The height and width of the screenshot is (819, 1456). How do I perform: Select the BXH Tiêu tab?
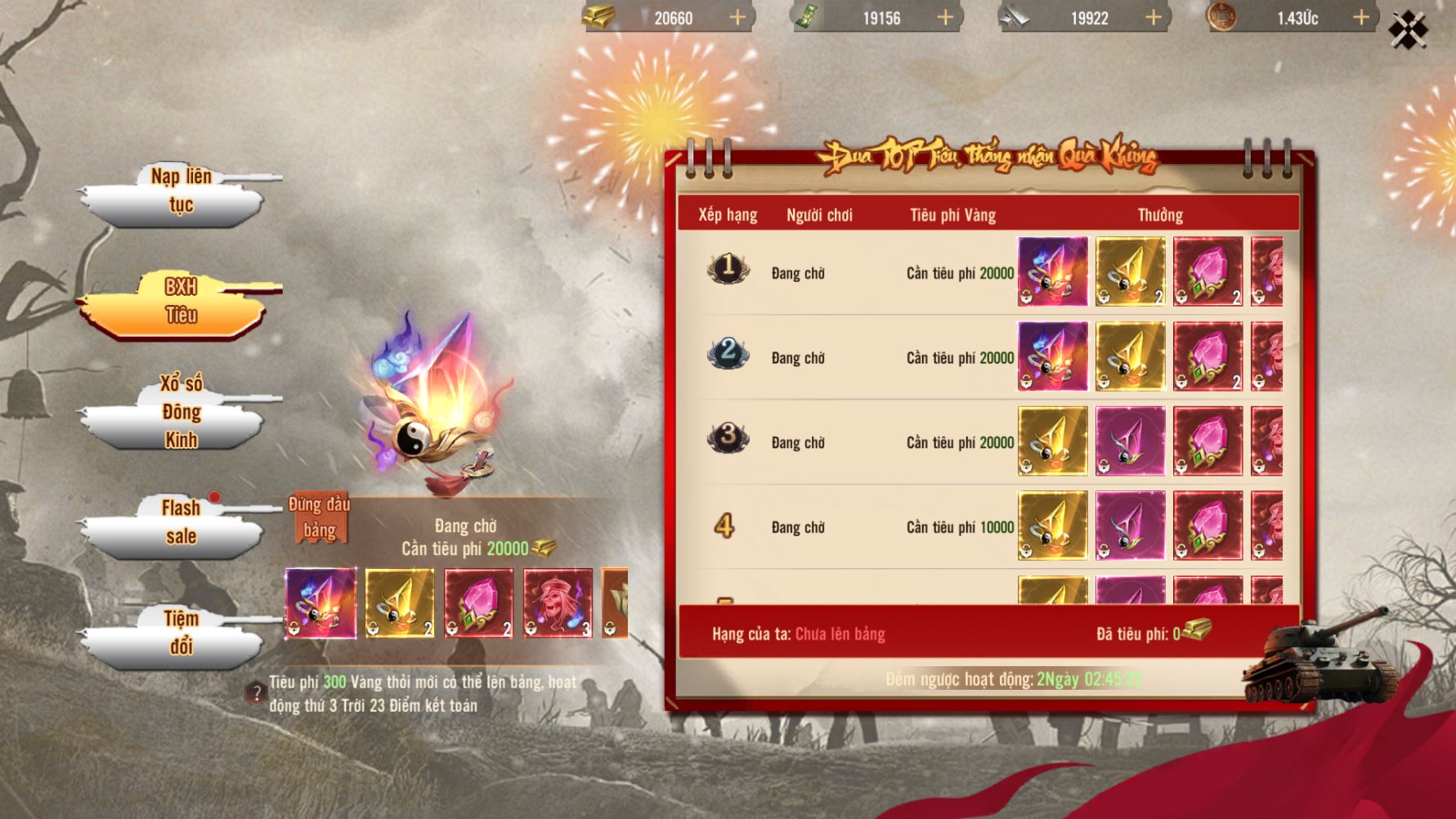point(181,302)
